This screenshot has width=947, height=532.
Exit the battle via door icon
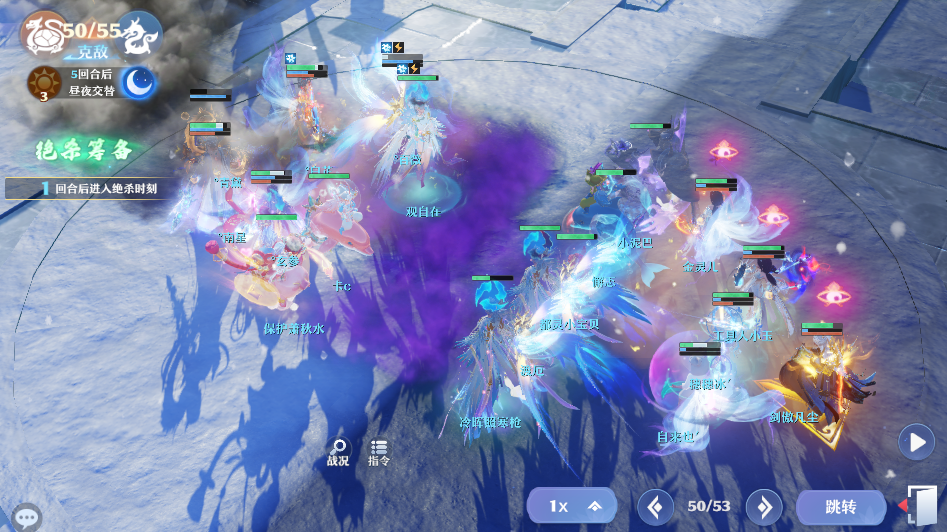point(922,505)
